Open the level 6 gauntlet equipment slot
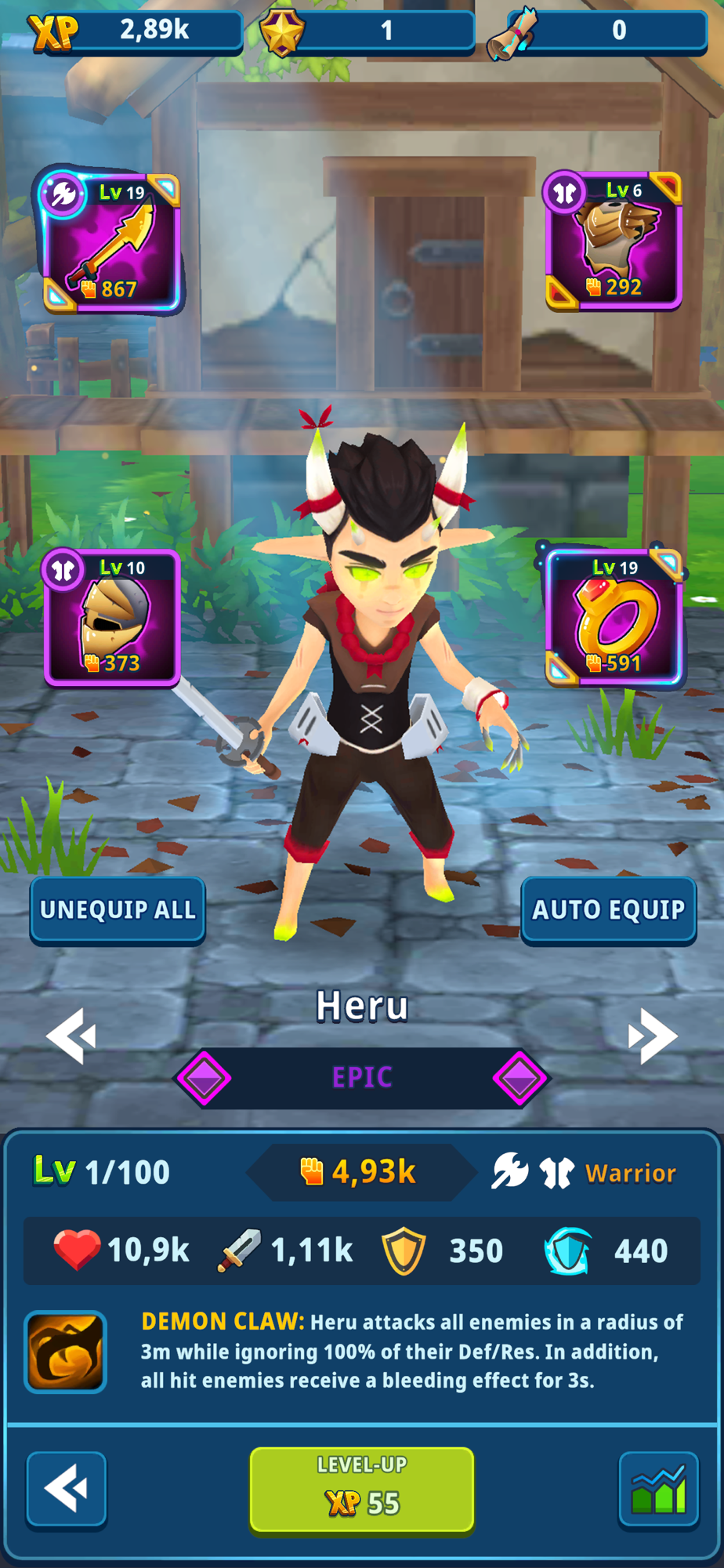The image size is (724, 1568). [x=614, y=240]
